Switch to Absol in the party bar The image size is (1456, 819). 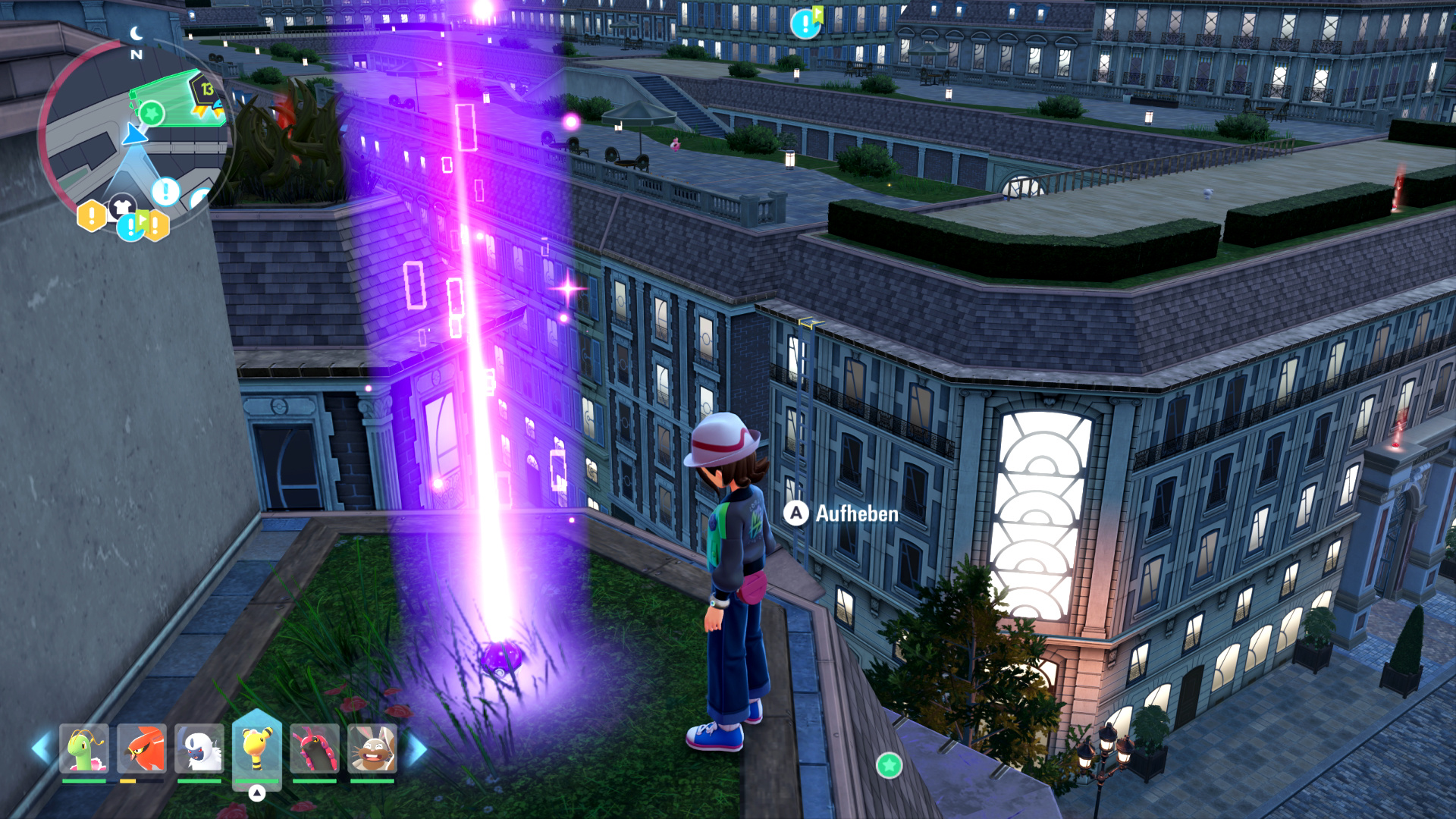coord(199,748)
